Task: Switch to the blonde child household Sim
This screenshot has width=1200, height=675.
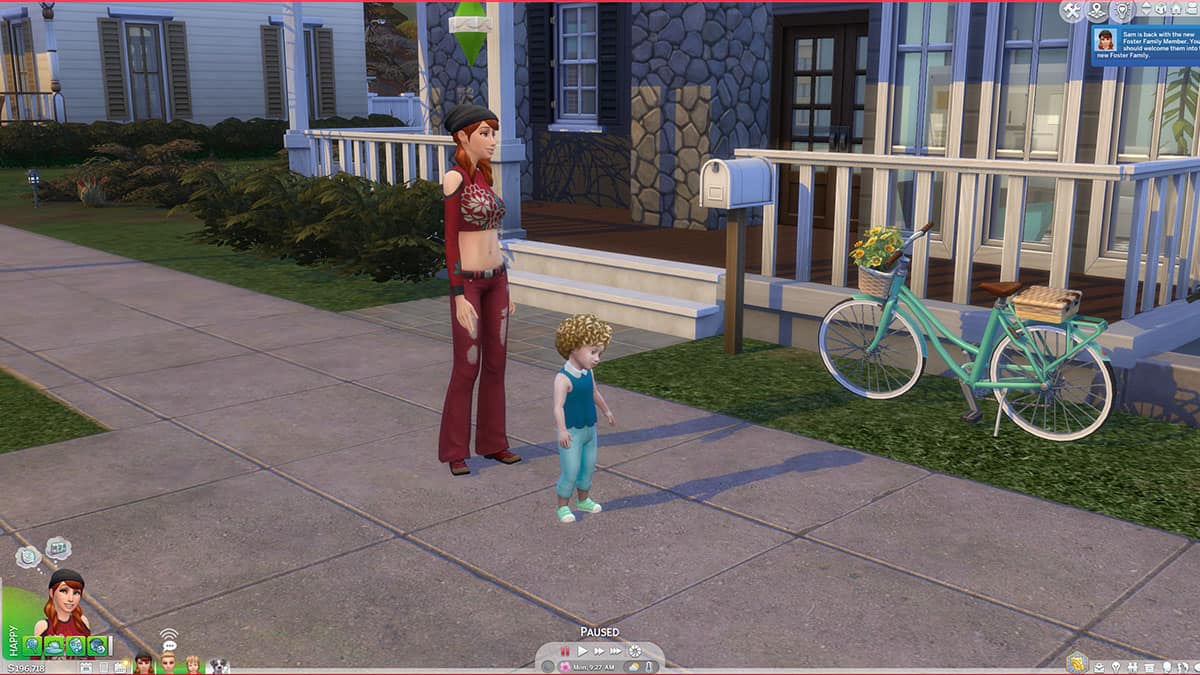Action: coord(193,664)
